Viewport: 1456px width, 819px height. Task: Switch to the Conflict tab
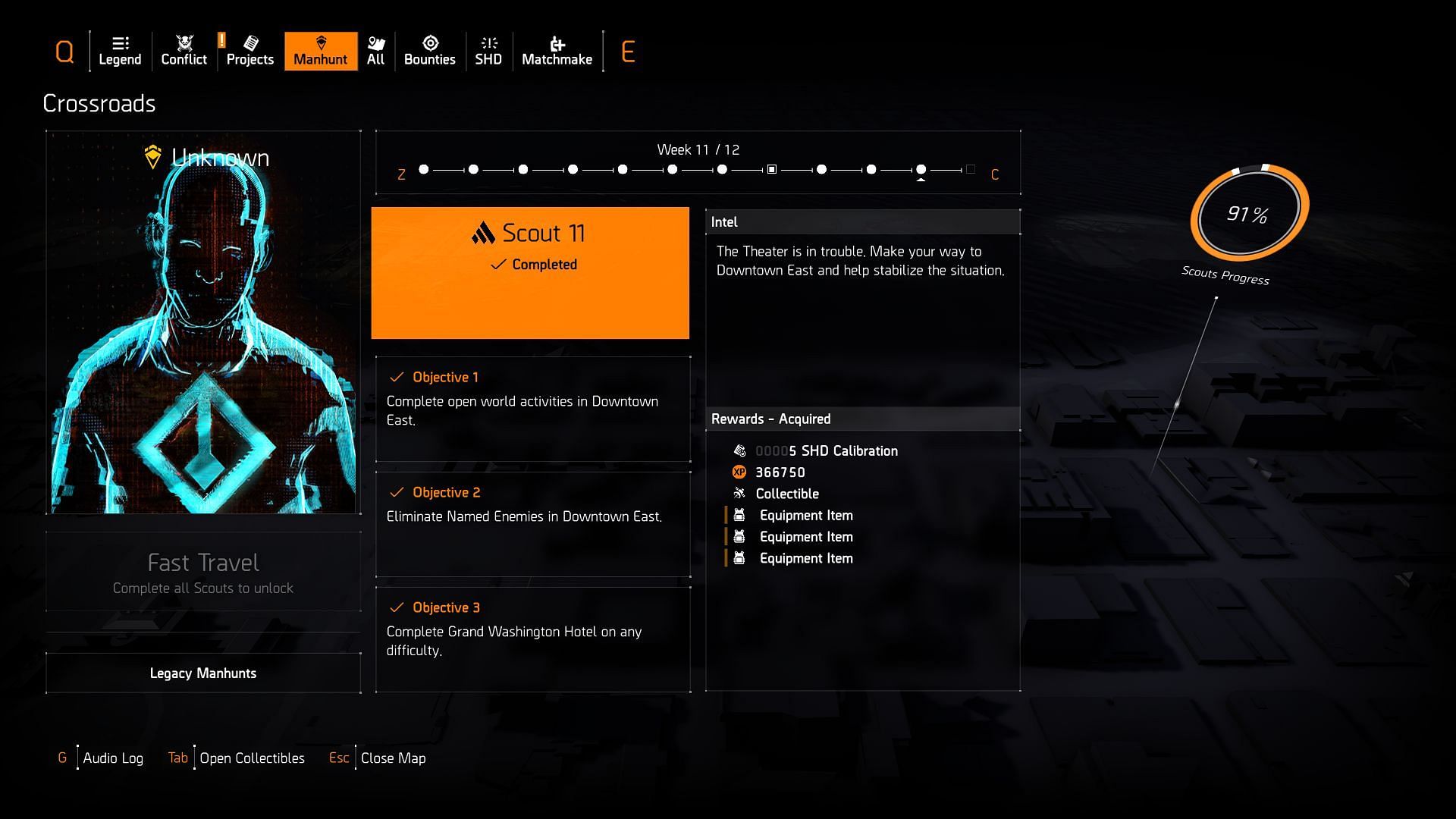point(184,51)
